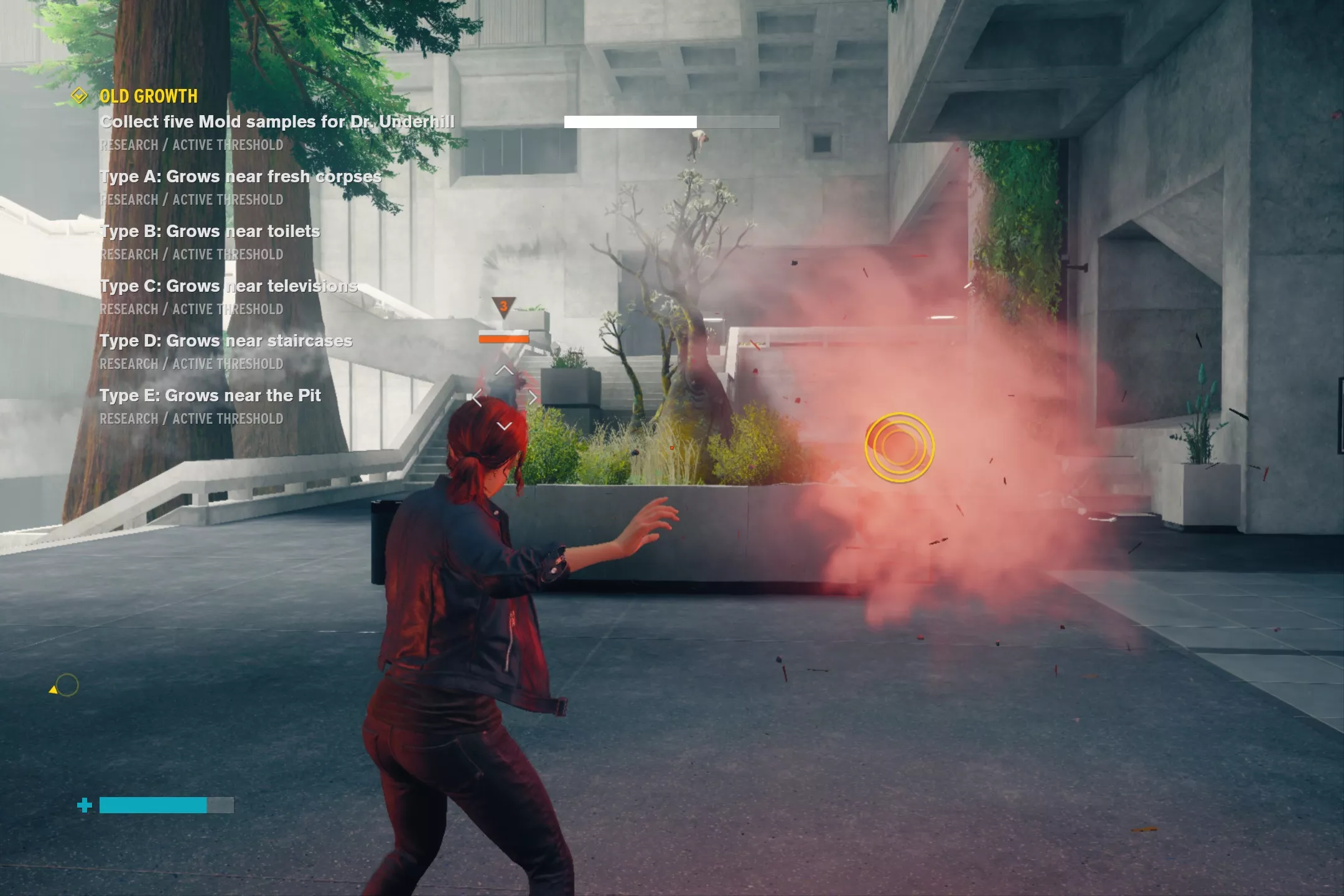Click the yellow diamond mission icon
This screenshot has width=1344, height=896.
coord(79,96)
